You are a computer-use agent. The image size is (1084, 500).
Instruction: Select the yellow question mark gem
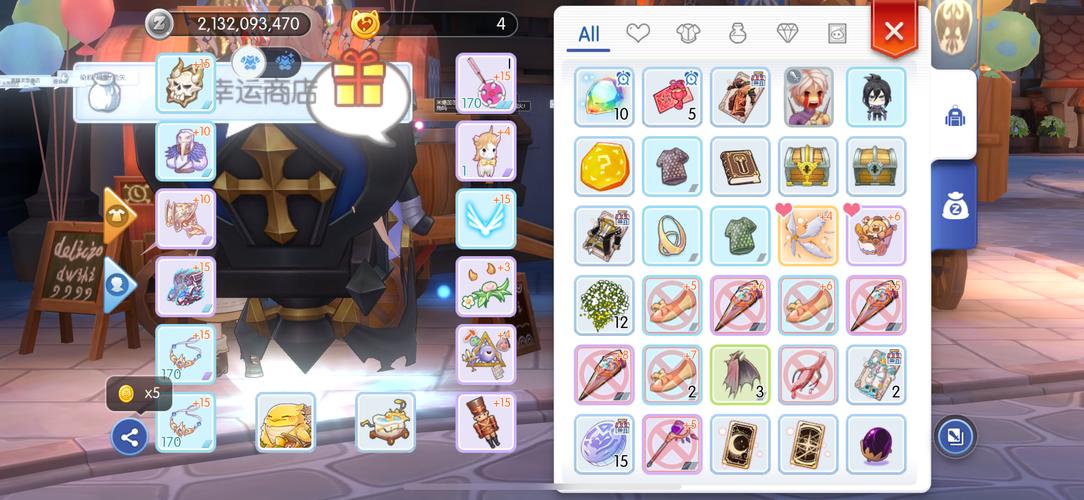(604, 166)
